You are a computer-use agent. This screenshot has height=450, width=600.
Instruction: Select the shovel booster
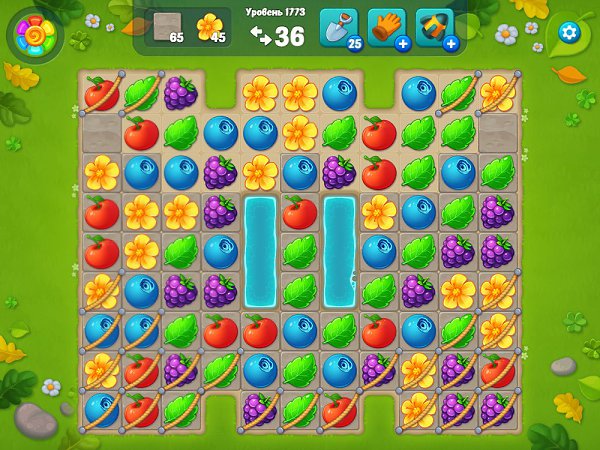(x=337, y=27)
